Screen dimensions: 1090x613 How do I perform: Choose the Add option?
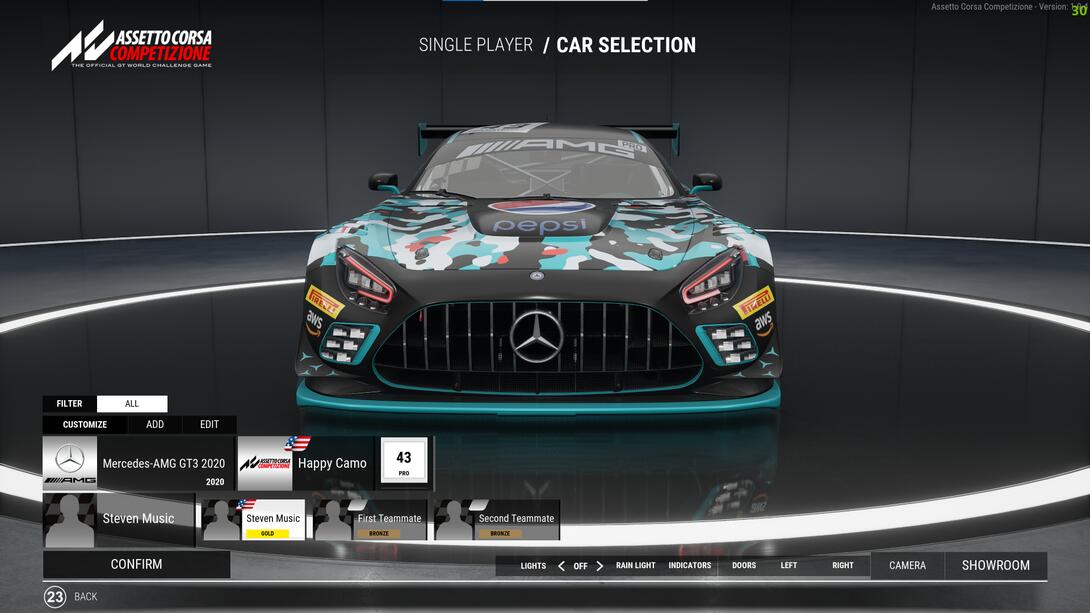pyautogui.click(x=155, y=424)
